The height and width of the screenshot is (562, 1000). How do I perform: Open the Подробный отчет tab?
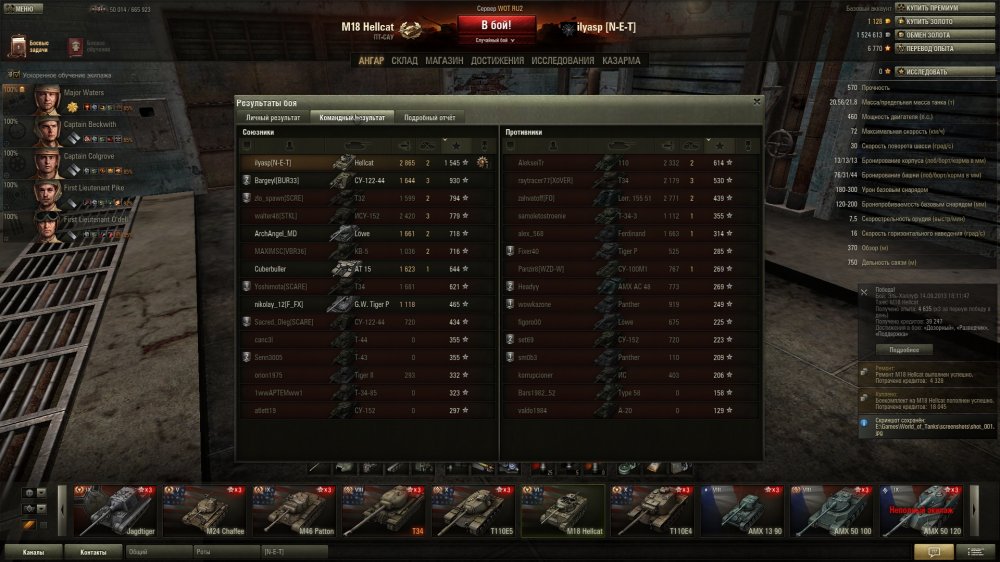[429, 118]
